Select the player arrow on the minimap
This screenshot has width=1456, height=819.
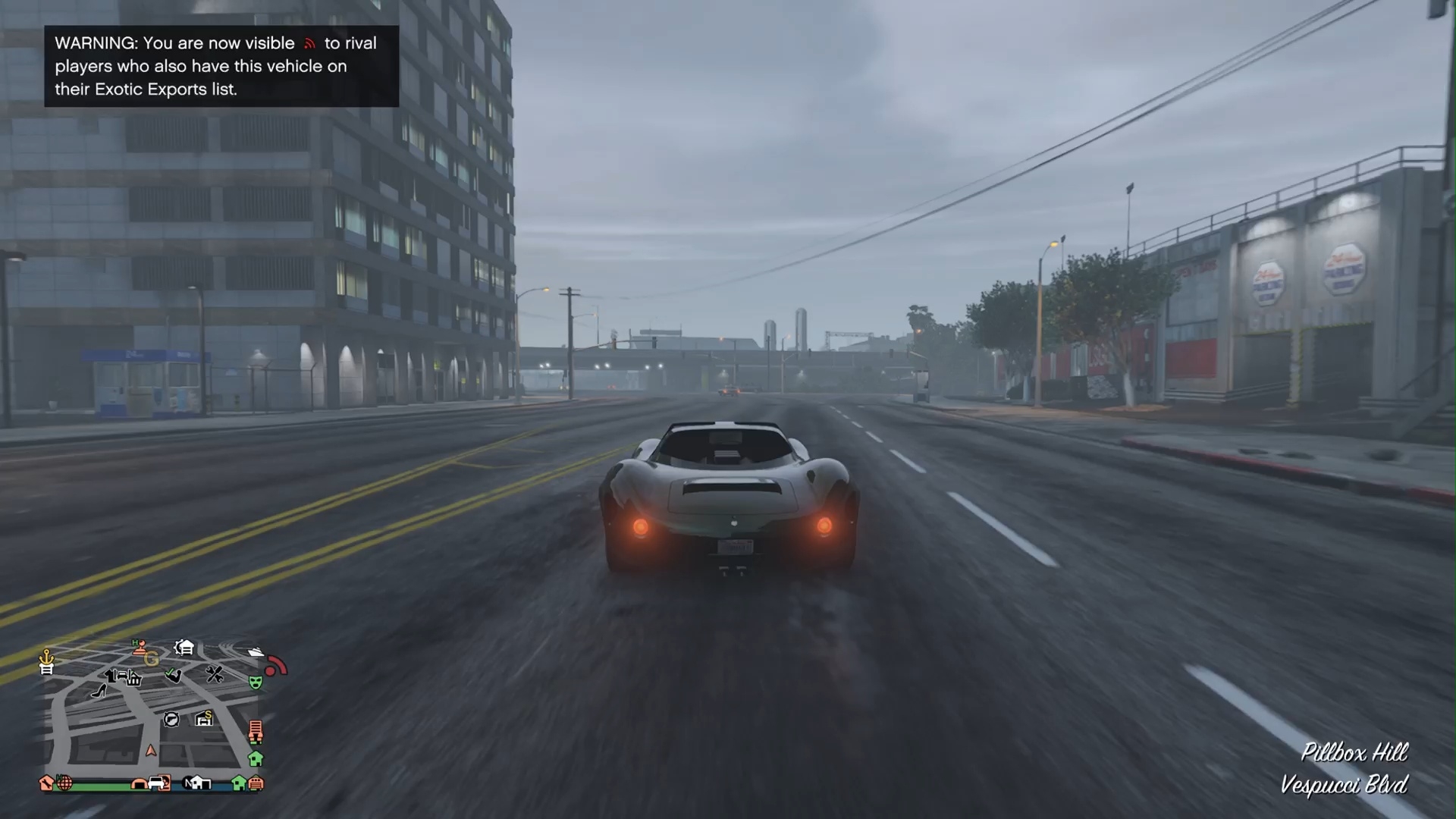[151, 751]
